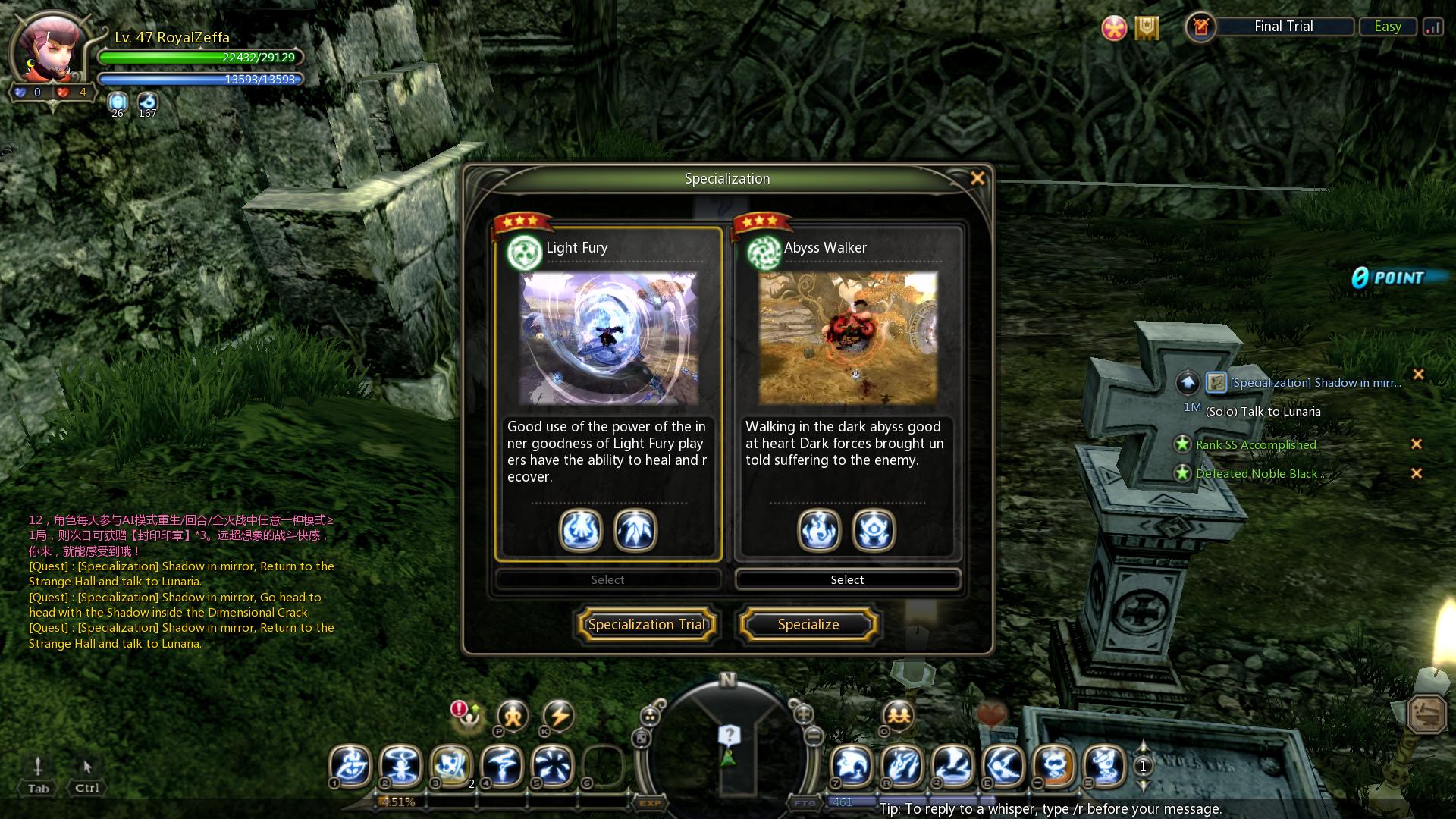Open the red heart social icon

[991, 714]
